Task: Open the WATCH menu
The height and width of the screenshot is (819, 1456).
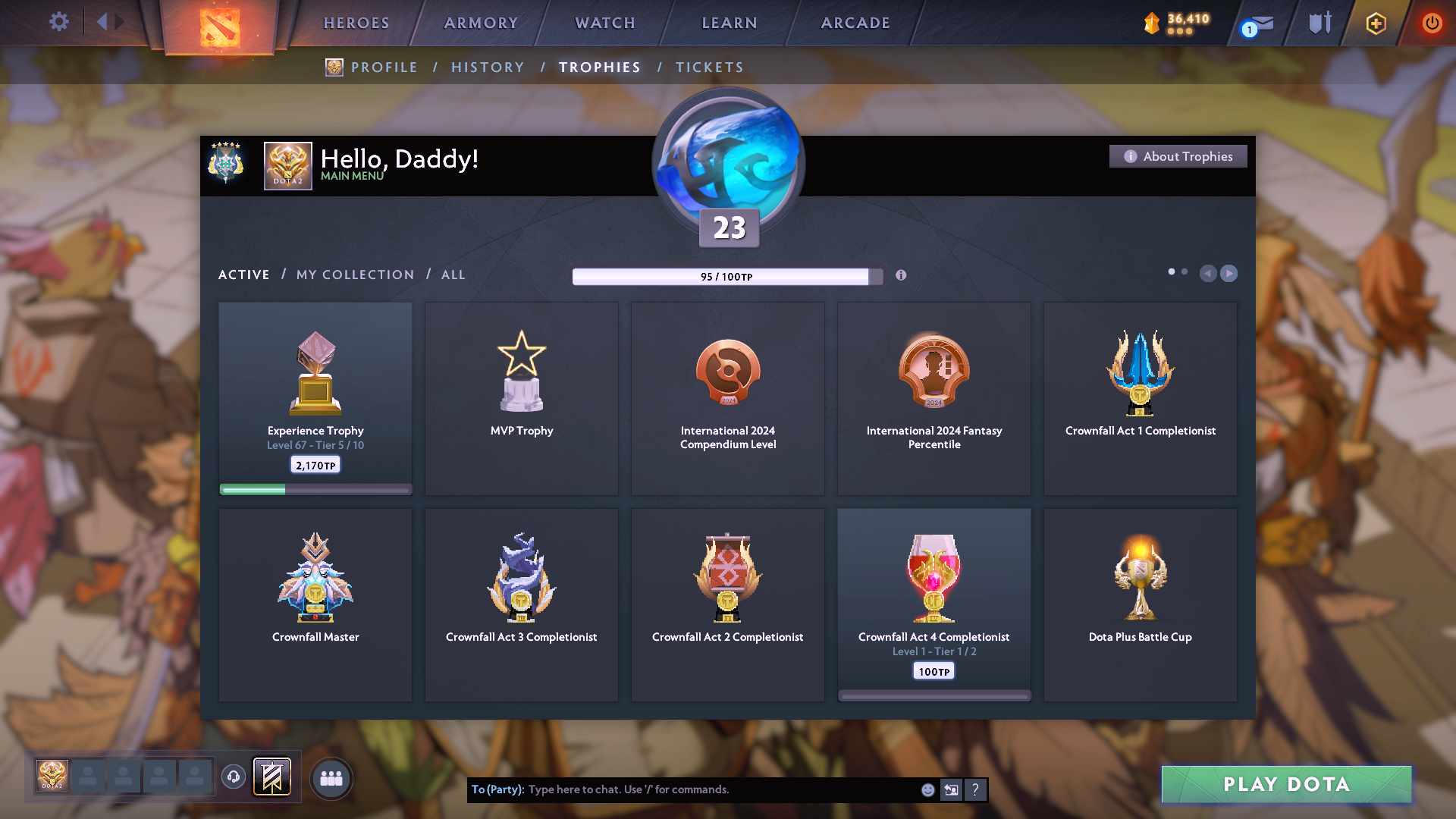Action: [604, 23]
